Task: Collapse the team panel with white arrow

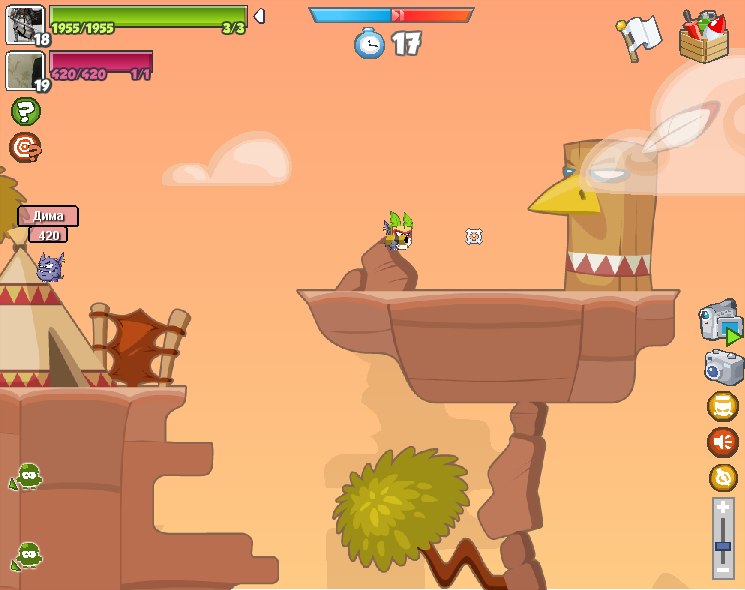Action: coord(259,16)
